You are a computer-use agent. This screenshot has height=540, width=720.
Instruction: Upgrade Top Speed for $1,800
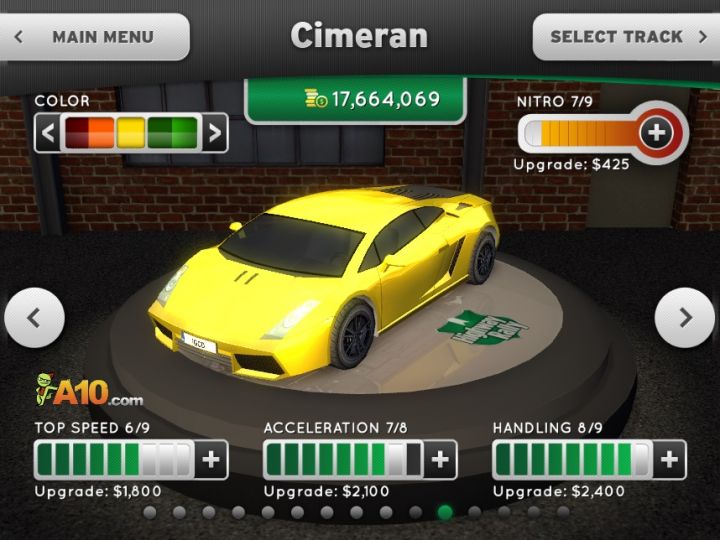(x=211, y=460)
